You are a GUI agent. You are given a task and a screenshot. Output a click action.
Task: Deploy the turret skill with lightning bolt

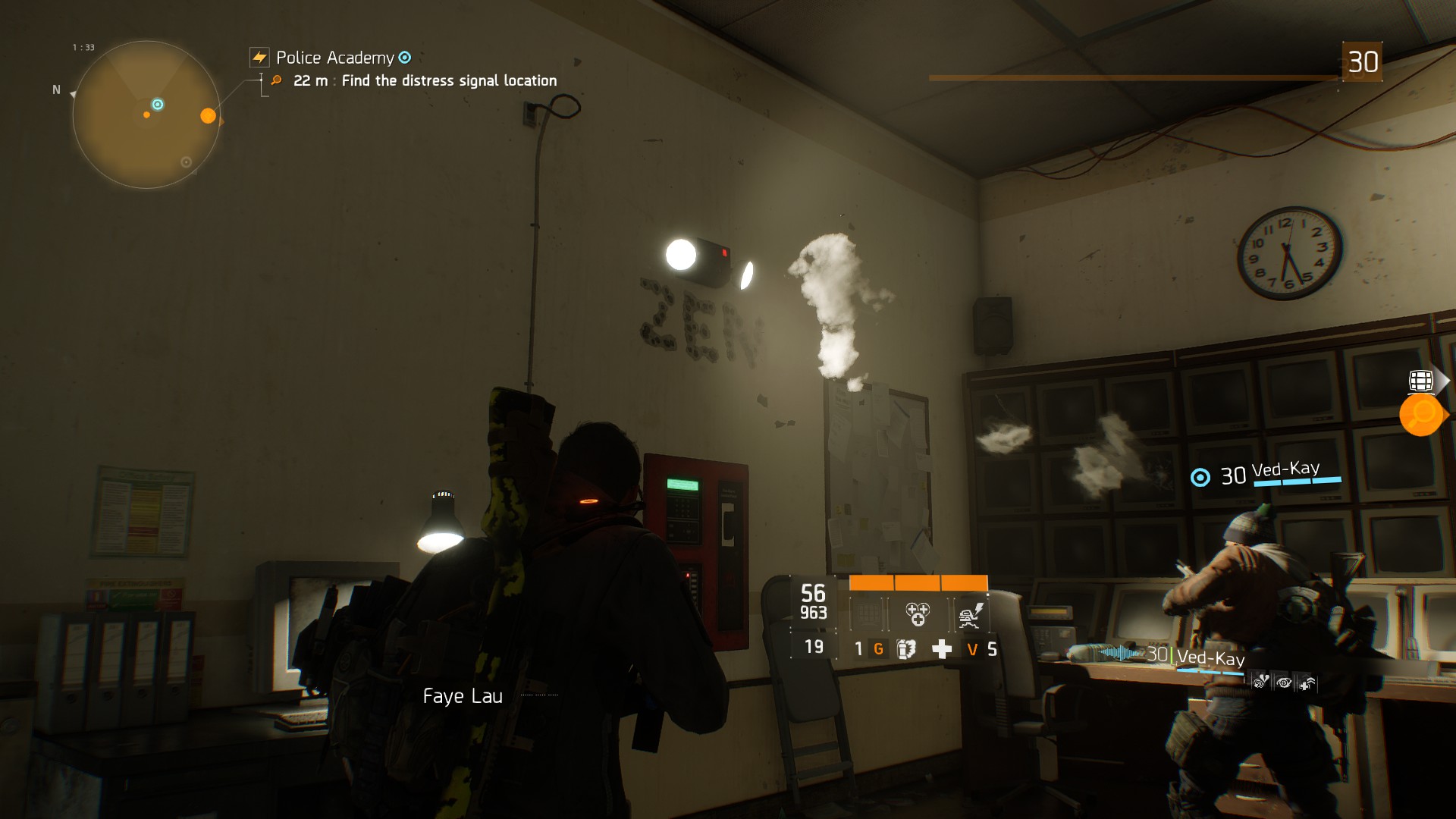pos(970,614)
